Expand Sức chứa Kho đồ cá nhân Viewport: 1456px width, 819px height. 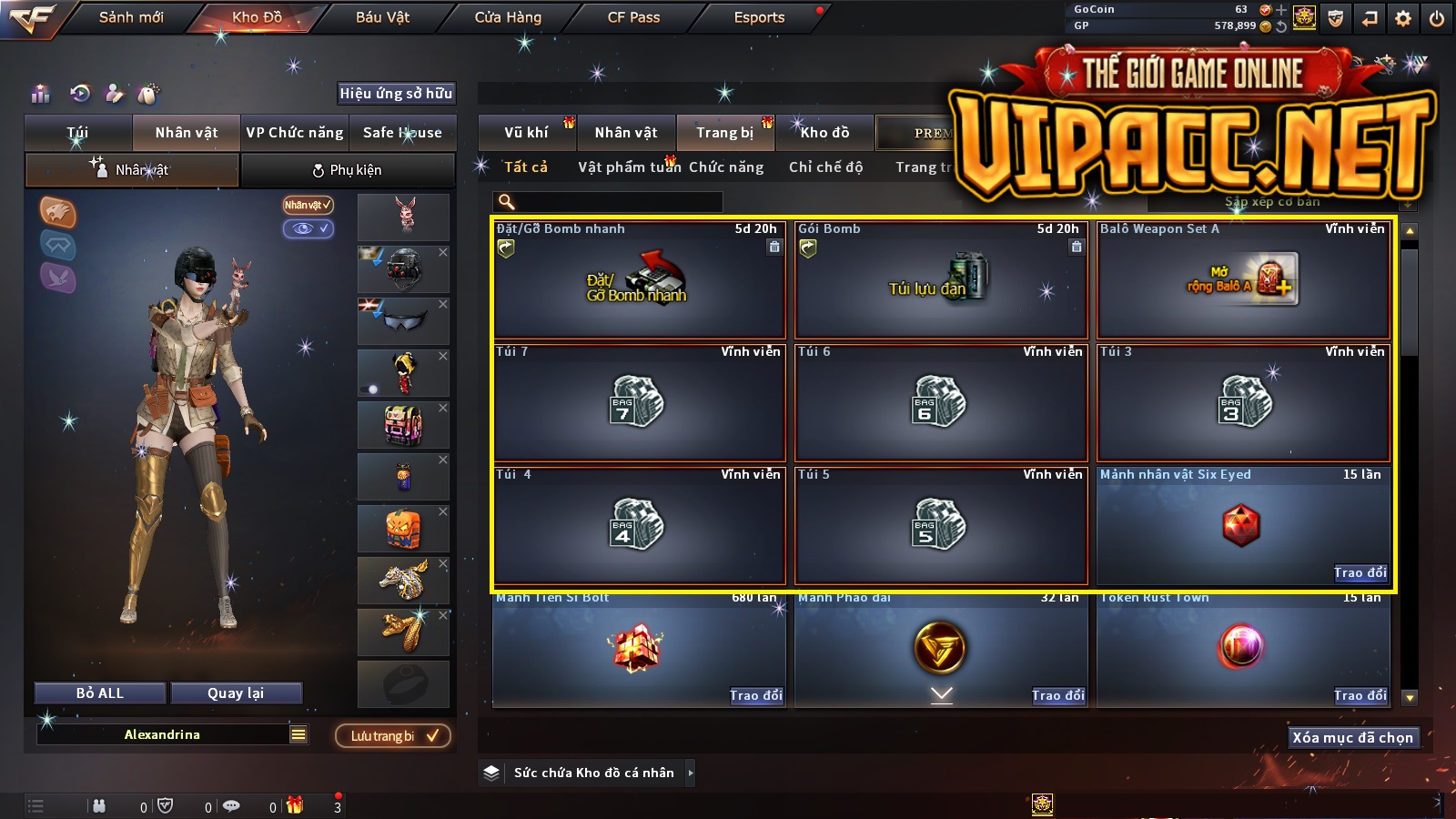tap(690, 773)
